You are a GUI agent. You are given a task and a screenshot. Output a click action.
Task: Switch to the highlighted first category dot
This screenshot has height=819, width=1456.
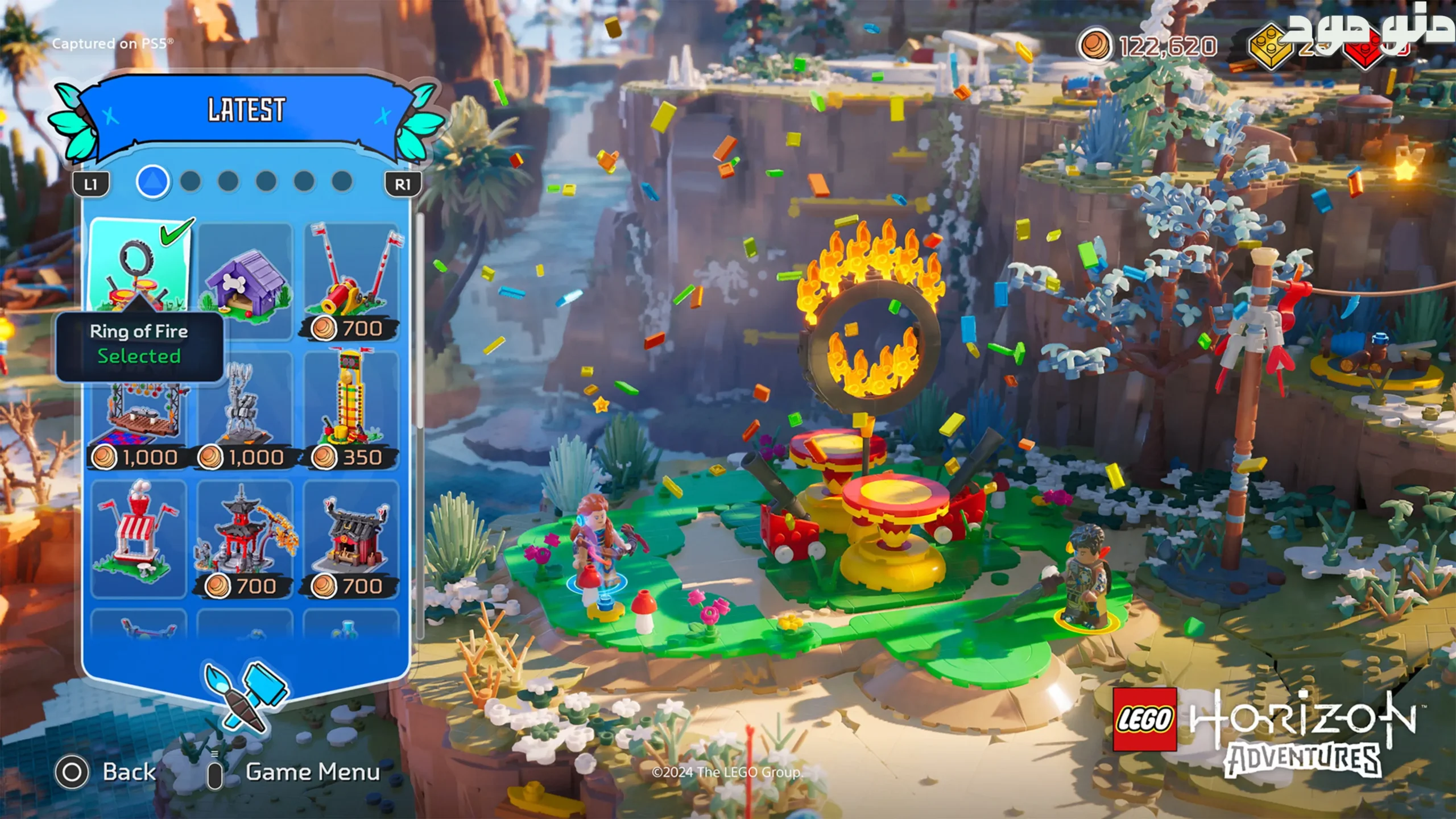tap(152, 182)
